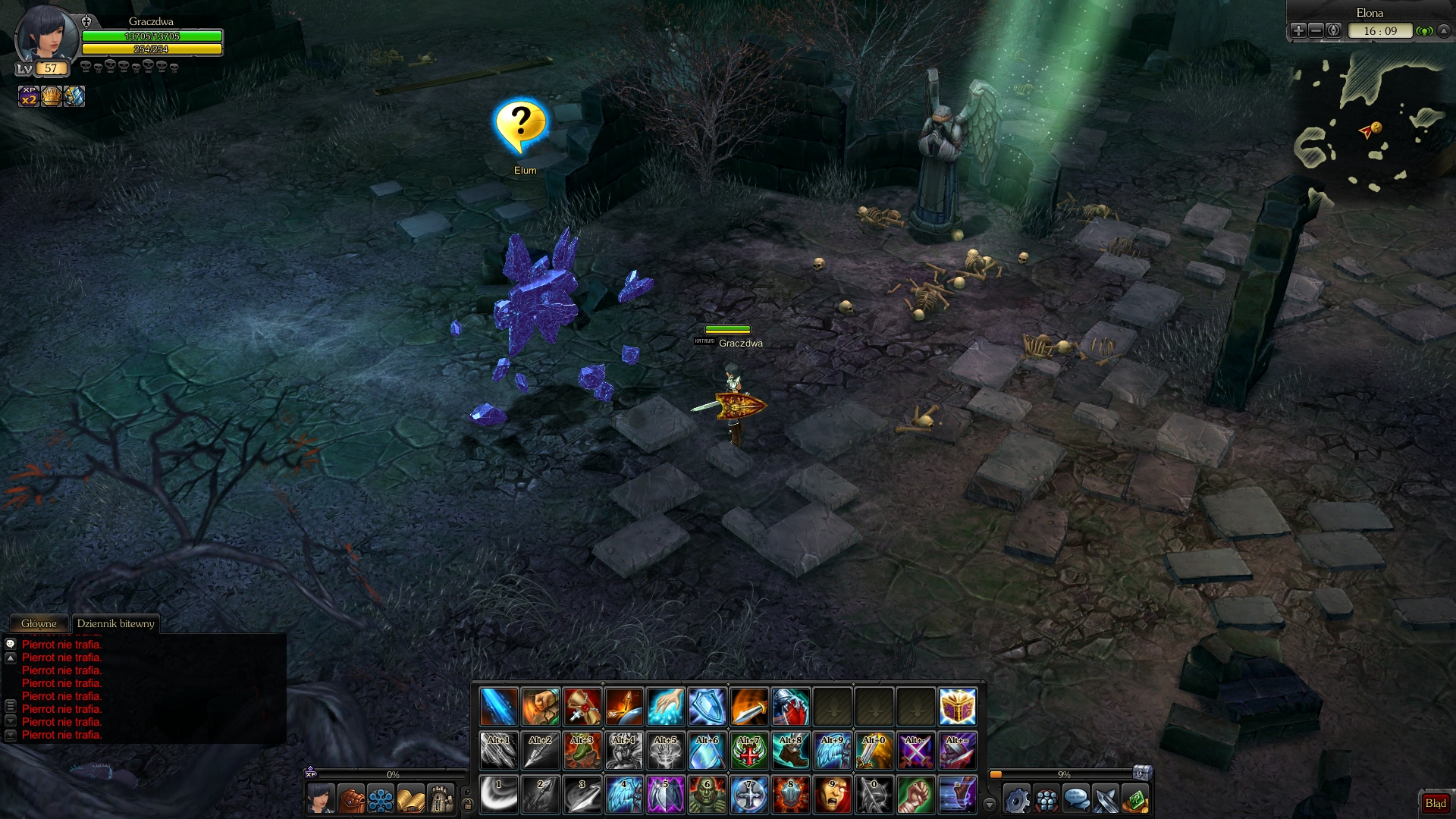This screenshot has height=819, width=1456.
Task: Open the settings gear menu
Action: (1016, 799)
